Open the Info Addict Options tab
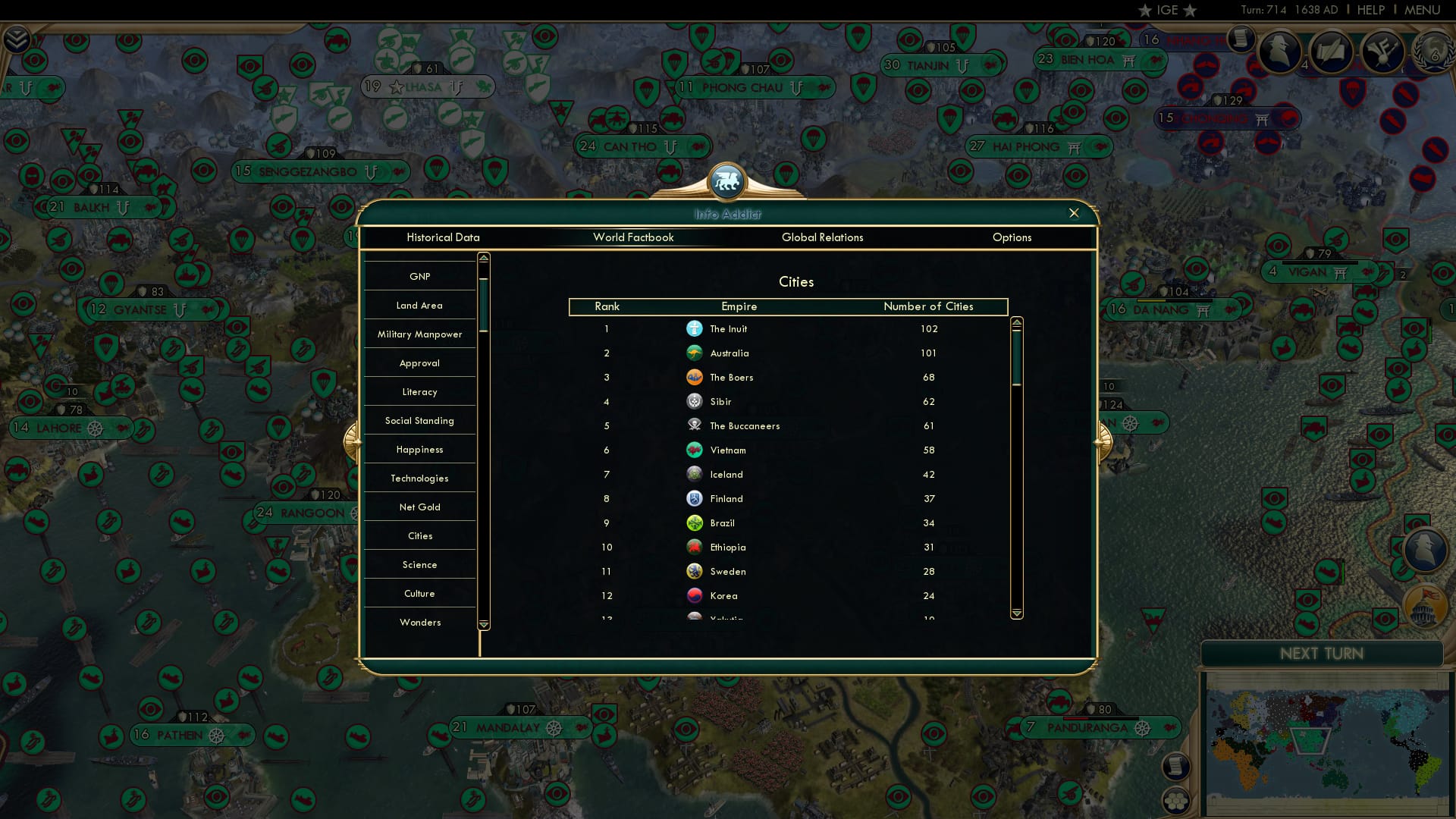This screenshot has height=819, width=1456. click(x=1012, y=237)
